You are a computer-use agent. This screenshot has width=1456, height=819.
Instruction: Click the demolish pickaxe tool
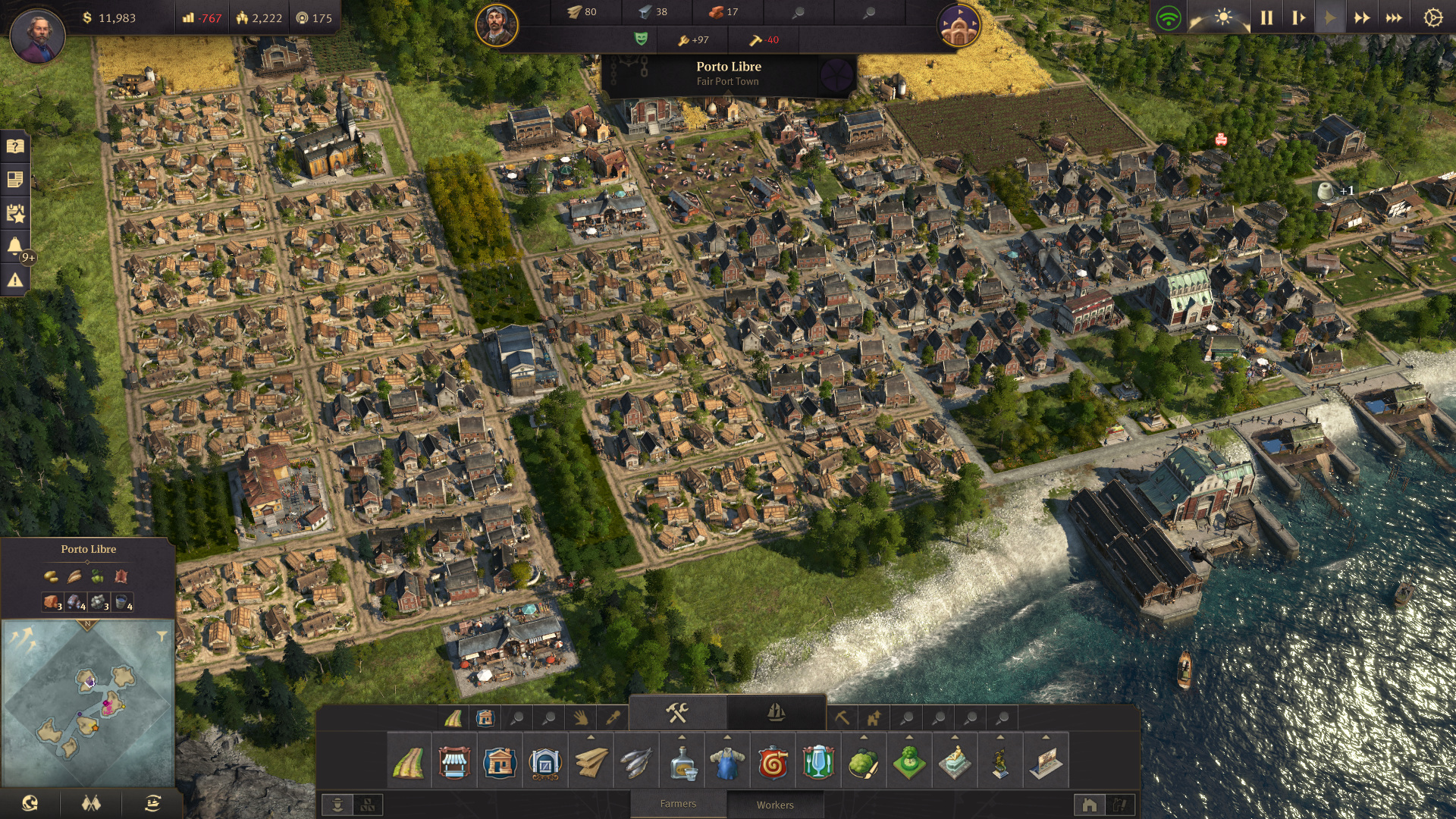(841, 717)
